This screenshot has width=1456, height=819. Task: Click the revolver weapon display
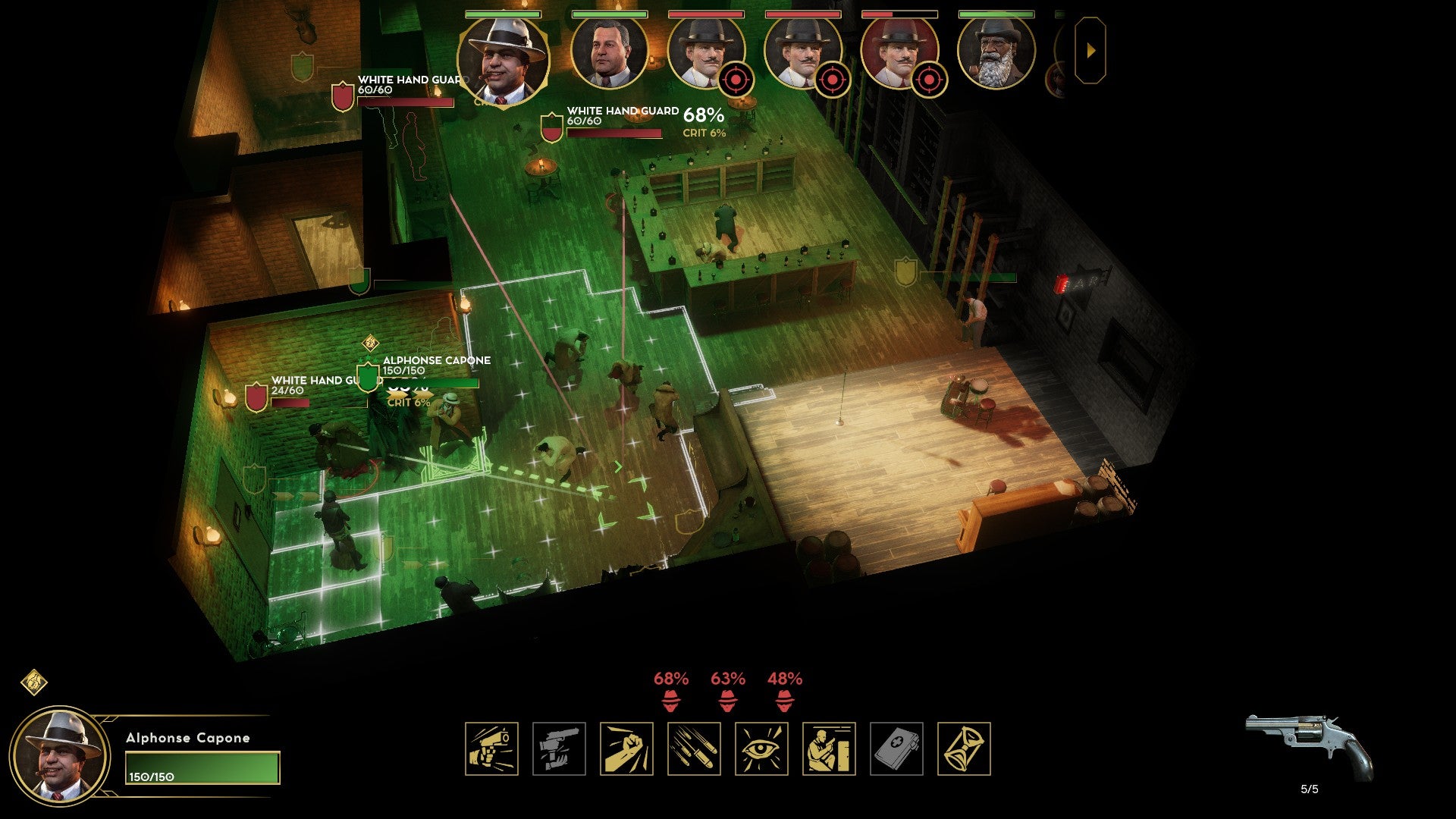(x=1310, y=747)
